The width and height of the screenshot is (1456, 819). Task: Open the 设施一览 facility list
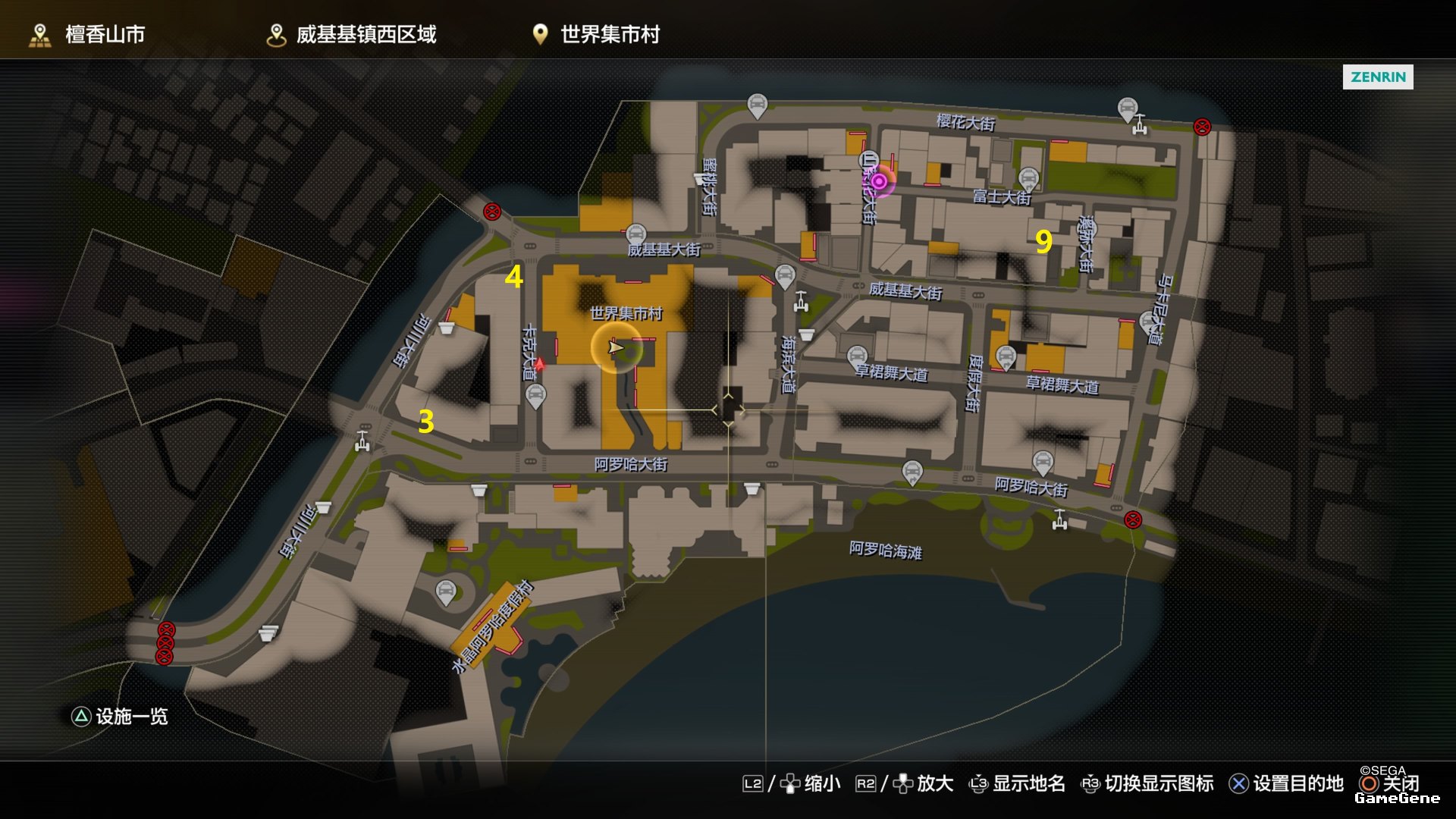pyautogui.click(x=119, y=717)
